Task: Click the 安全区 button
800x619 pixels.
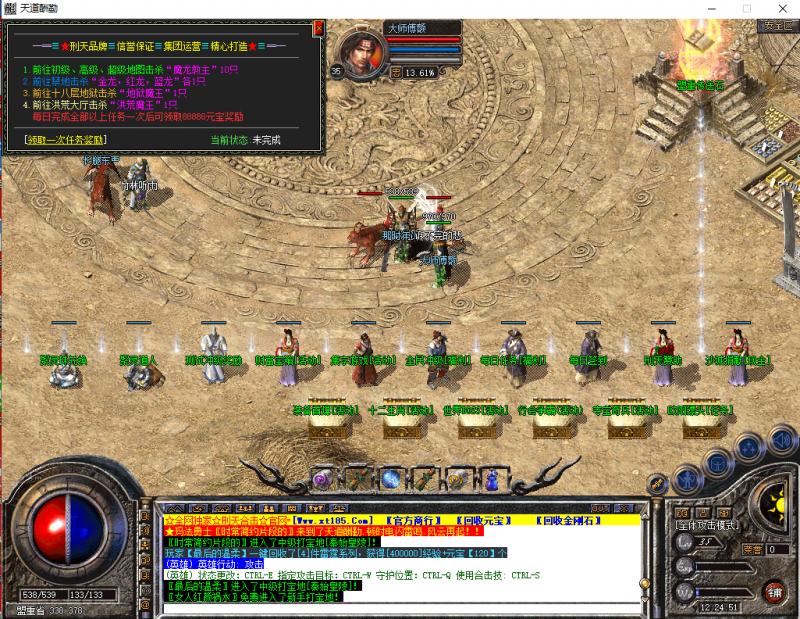Action: pyautogui.click(x=774, y=26)
